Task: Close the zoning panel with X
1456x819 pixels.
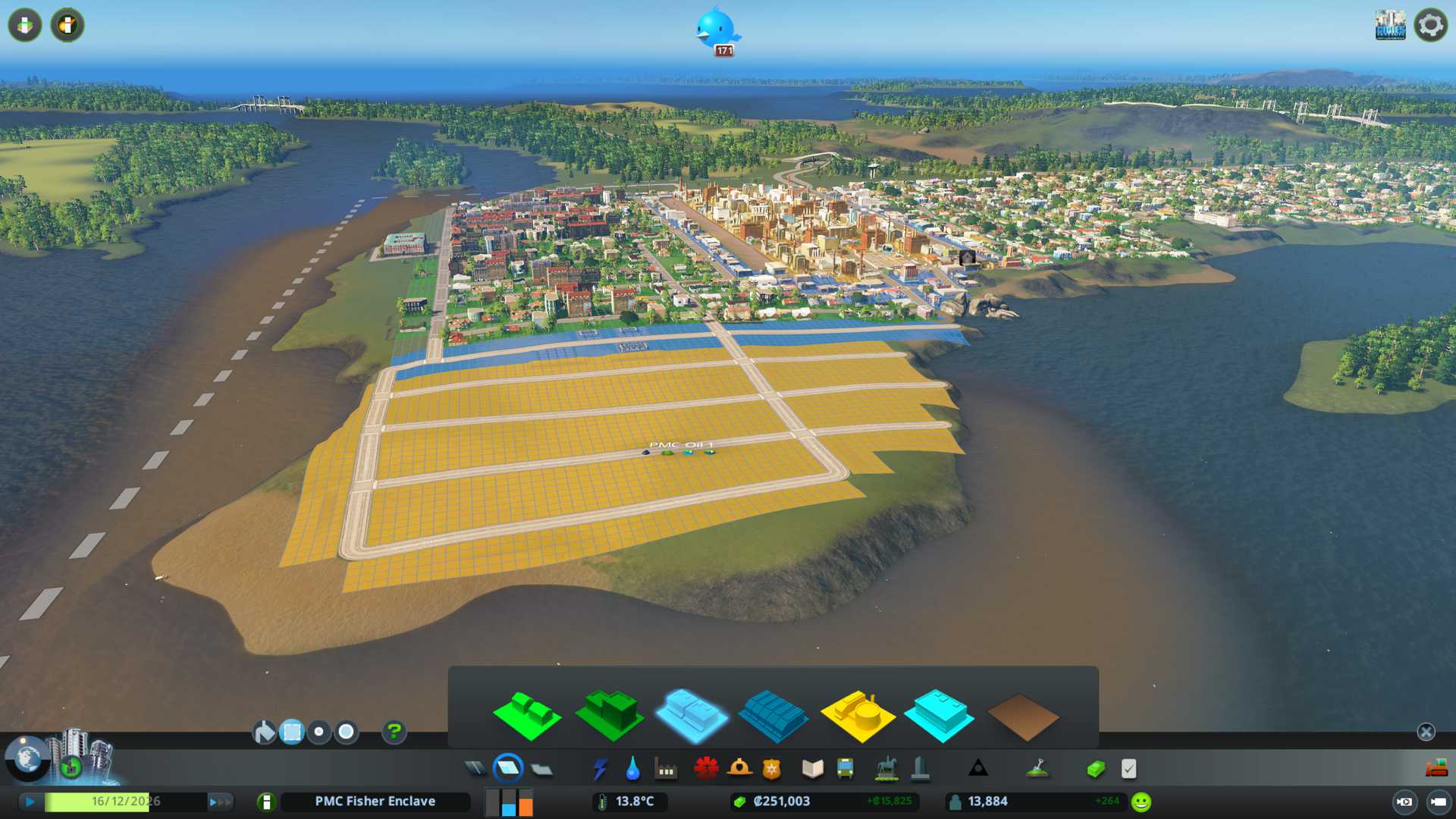Action: [x=1426, y=732]
